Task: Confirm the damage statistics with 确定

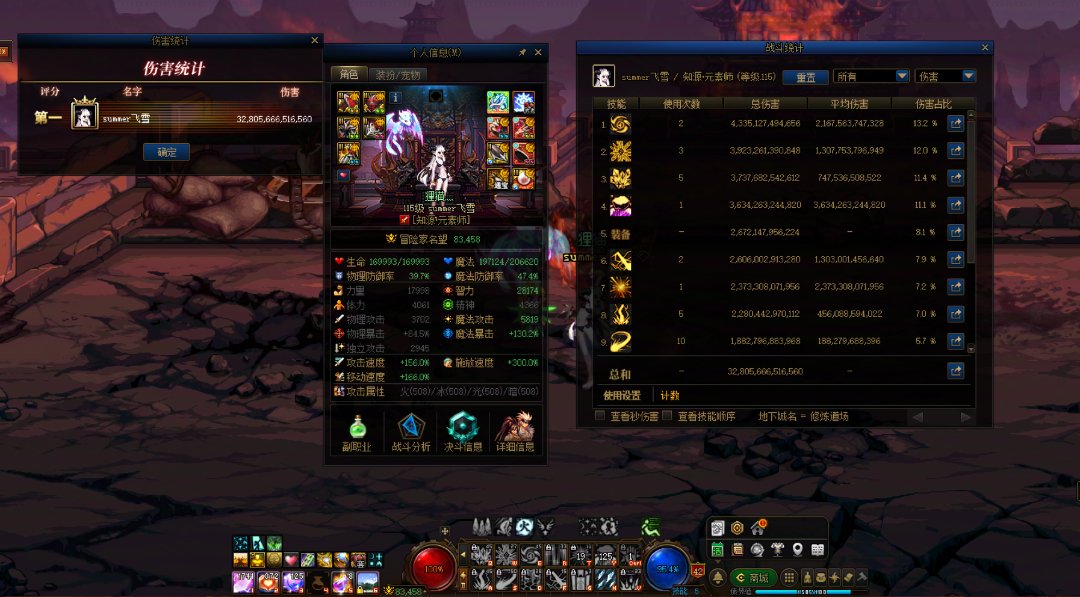Action: (166, 153)
